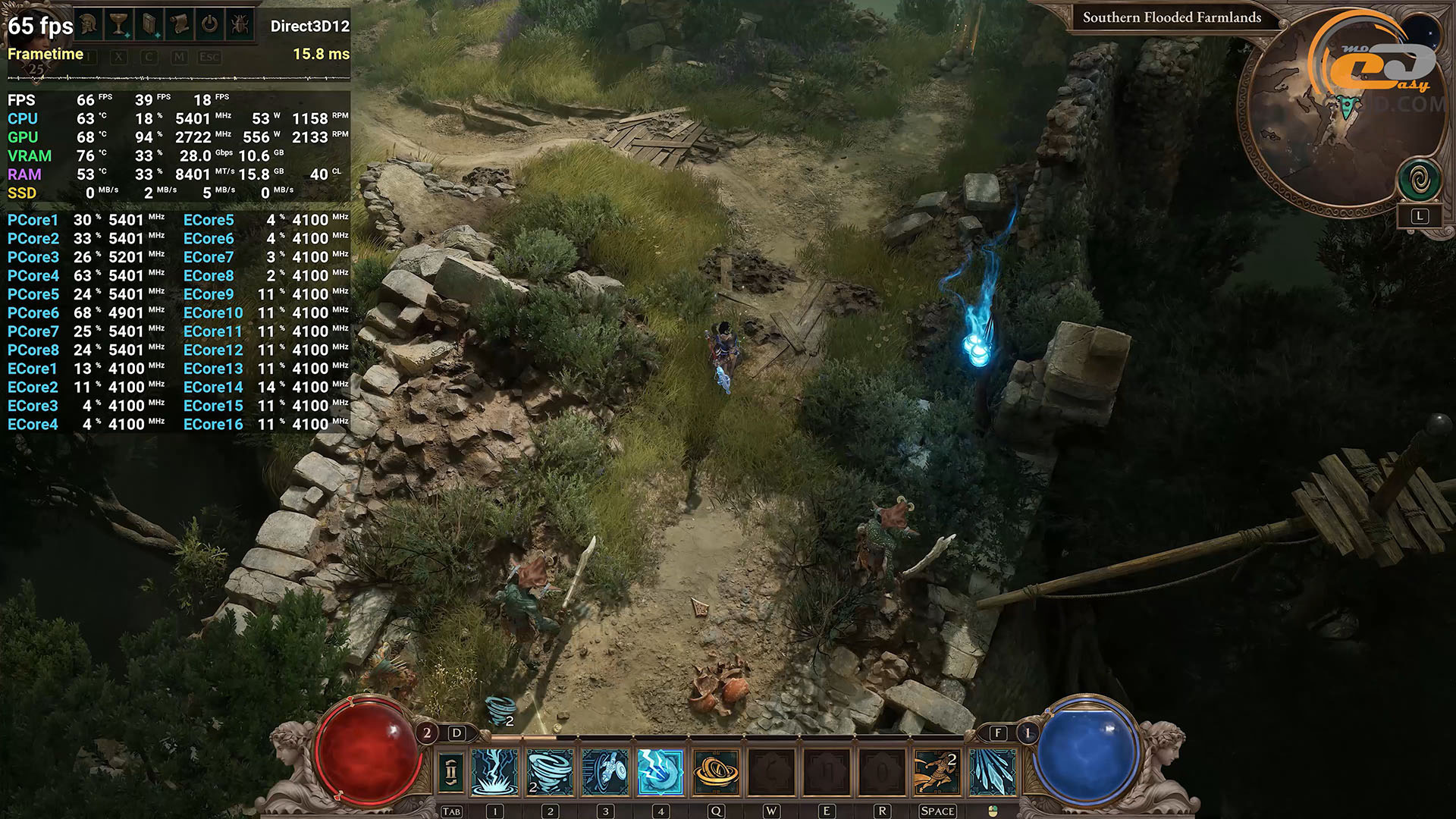1456x819 pixels.
Task: Open the chalice menu icon
Action: click(x=118, y=24)
